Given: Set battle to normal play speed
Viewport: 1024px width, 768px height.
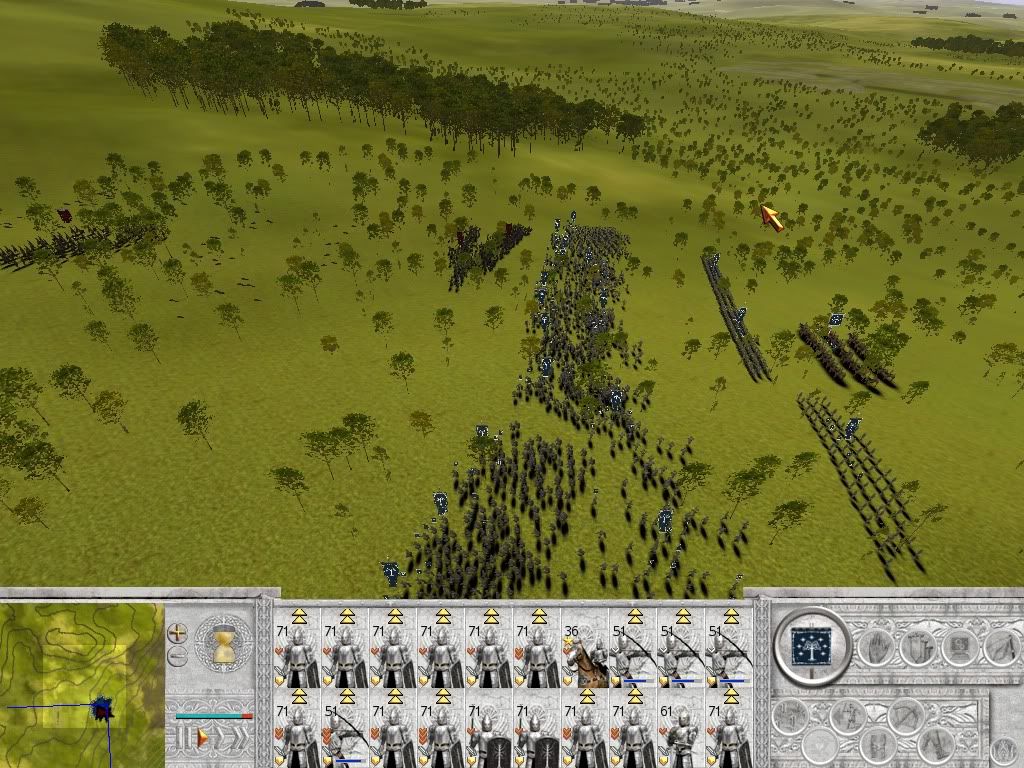Looking at the screenshot, I should (x=203, y=738).
